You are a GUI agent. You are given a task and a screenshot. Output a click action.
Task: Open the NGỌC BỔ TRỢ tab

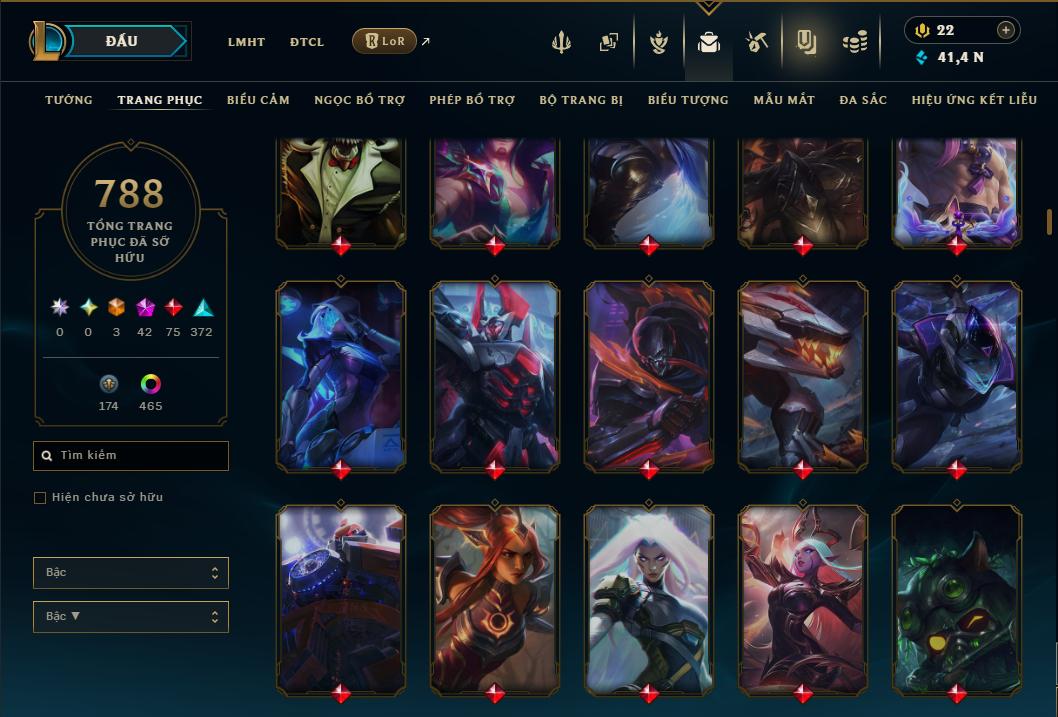(359, 100)
